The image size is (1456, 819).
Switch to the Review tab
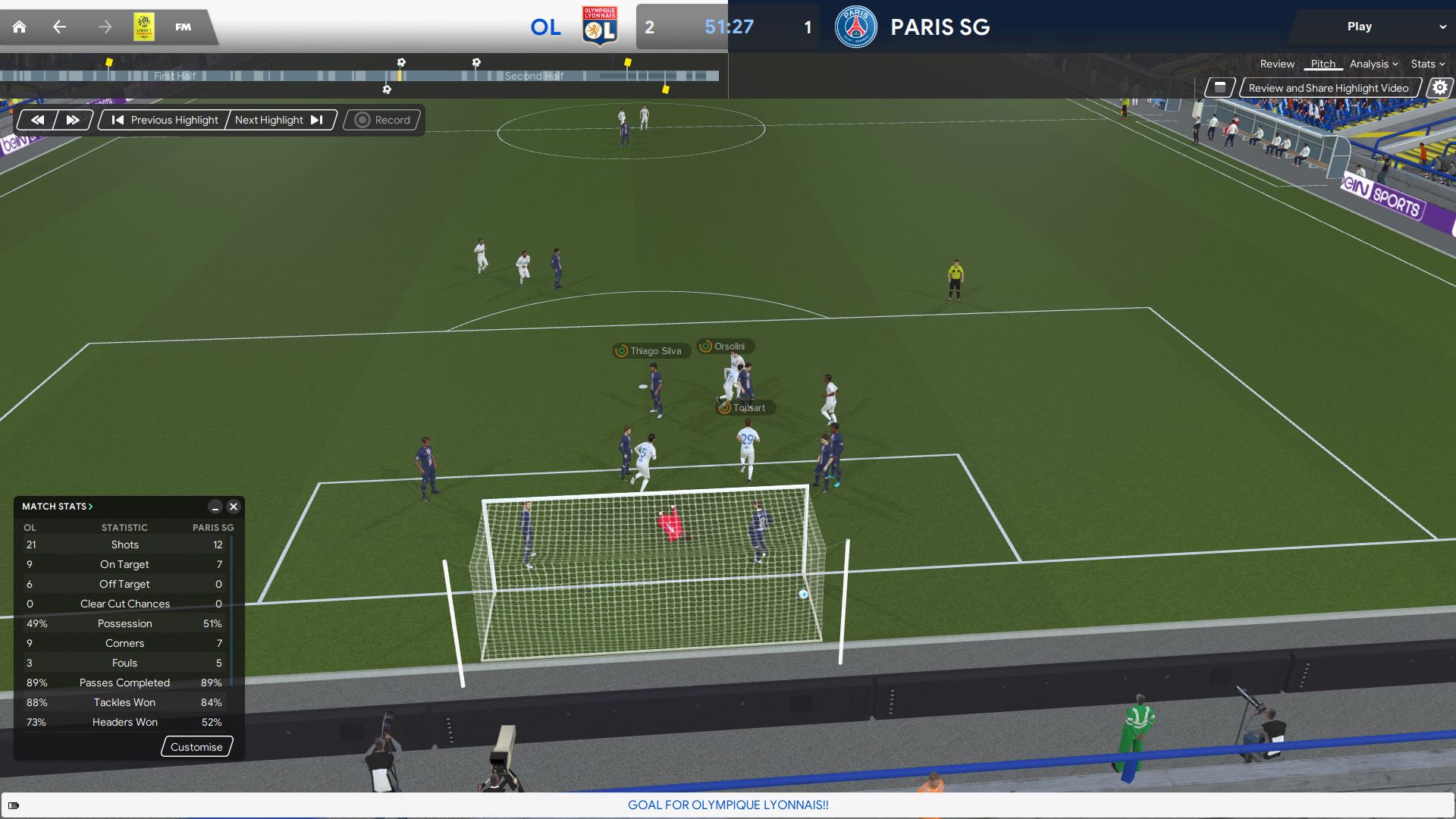click(x=1277, y=64)
